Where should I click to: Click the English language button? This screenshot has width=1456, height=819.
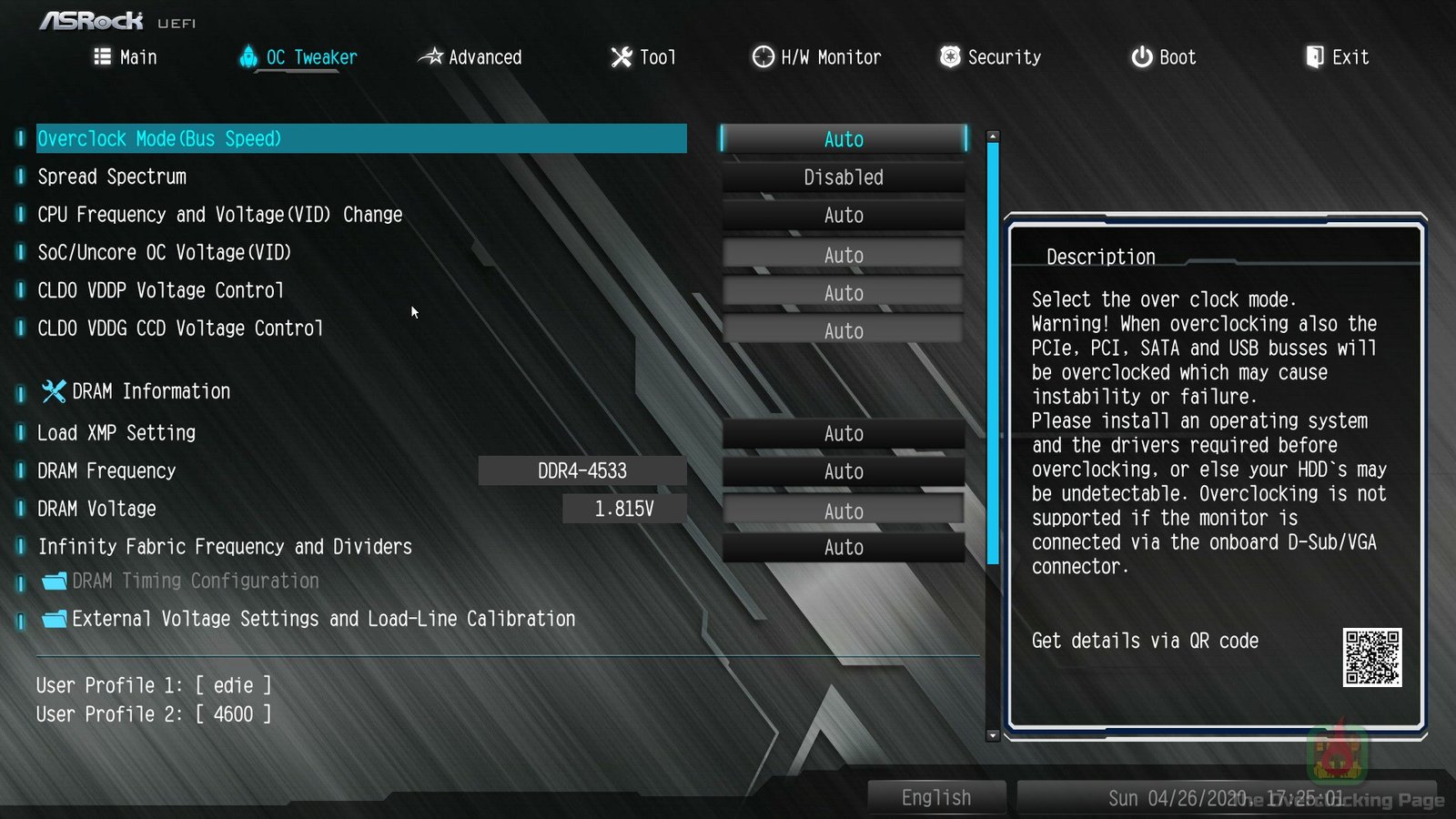pos(936,798)
